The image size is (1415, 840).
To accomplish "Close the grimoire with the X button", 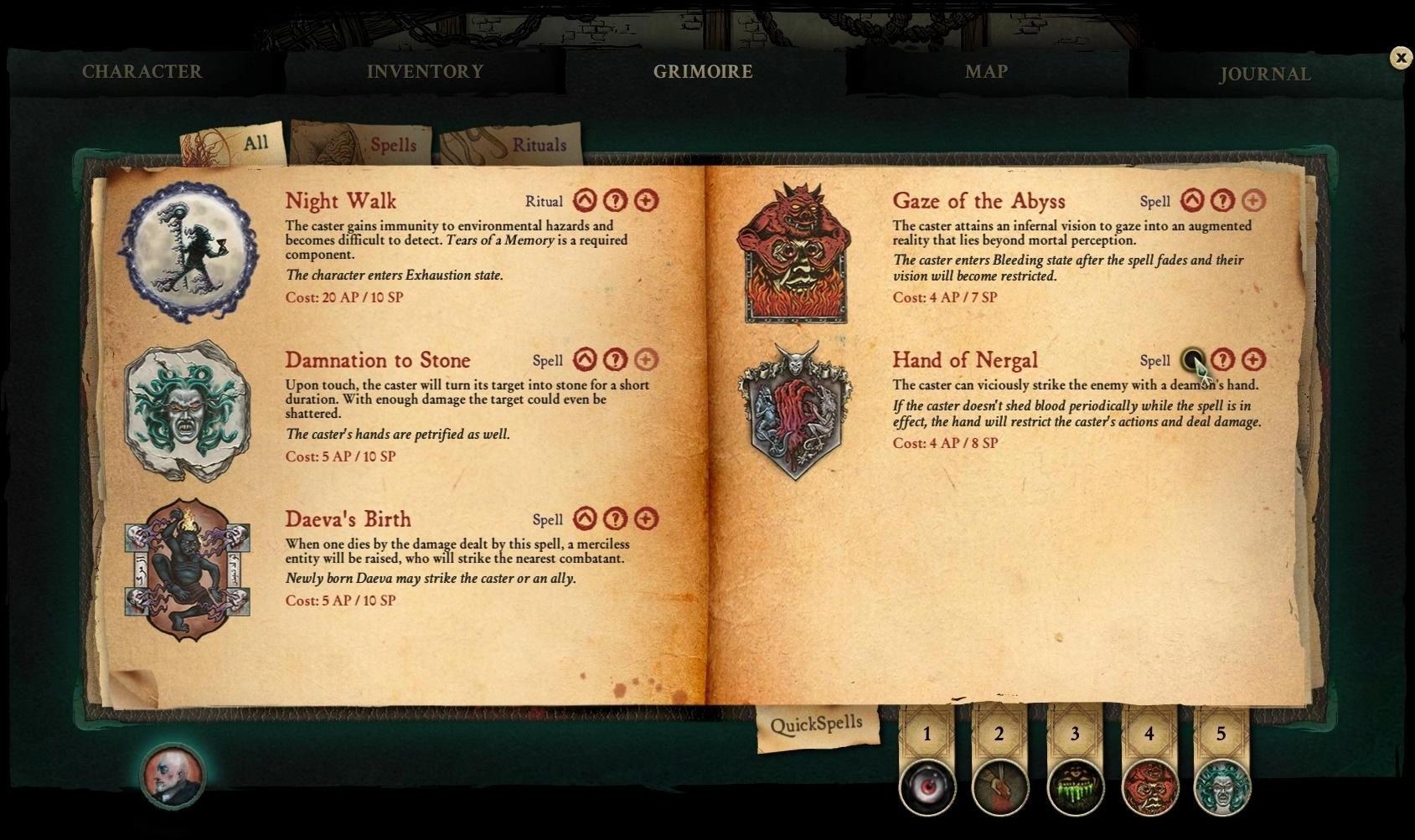I will click(1400, 57).
